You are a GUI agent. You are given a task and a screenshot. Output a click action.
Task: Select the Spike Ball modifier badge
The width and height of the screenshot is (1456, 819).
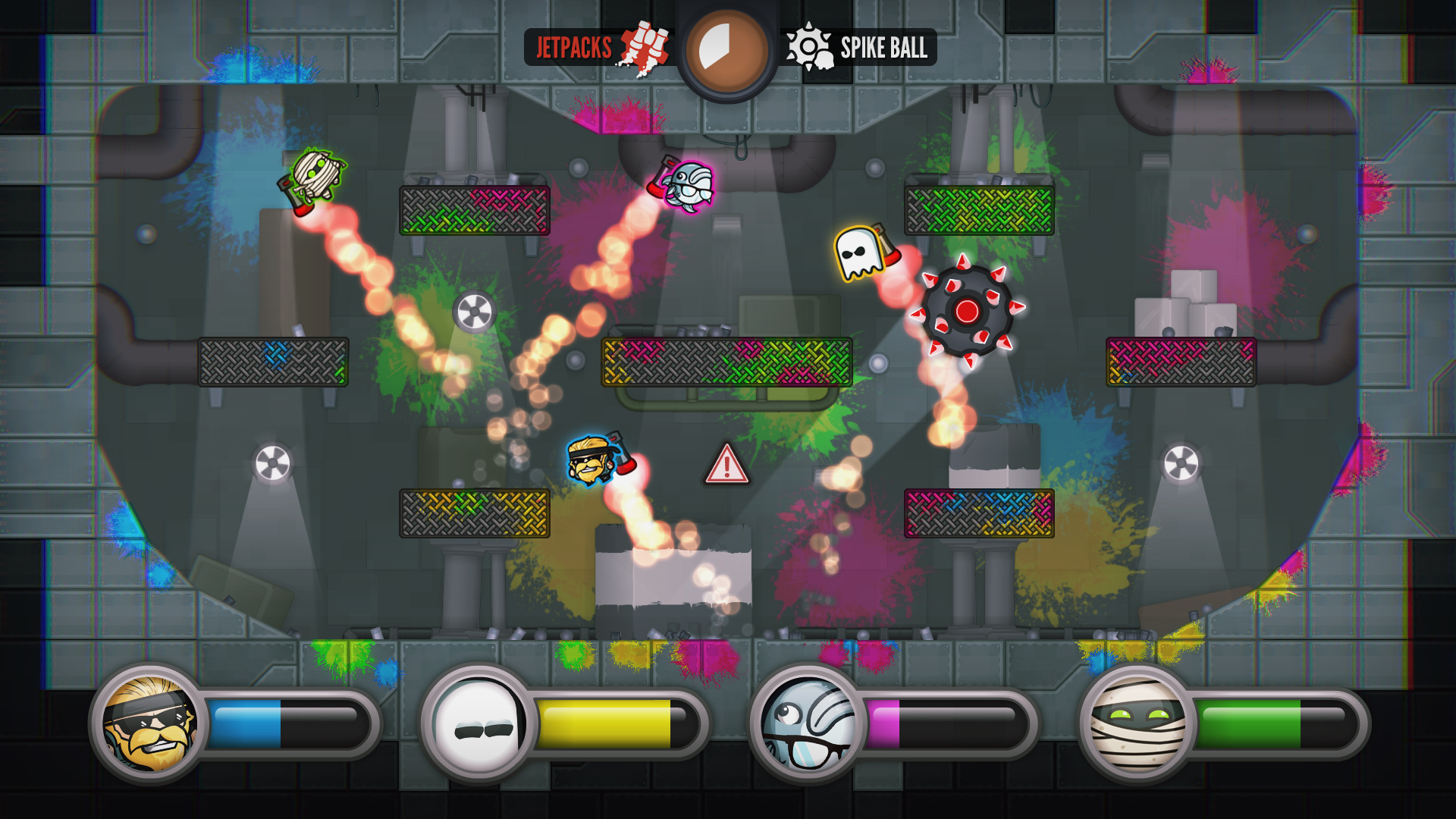tap(860, 48)
